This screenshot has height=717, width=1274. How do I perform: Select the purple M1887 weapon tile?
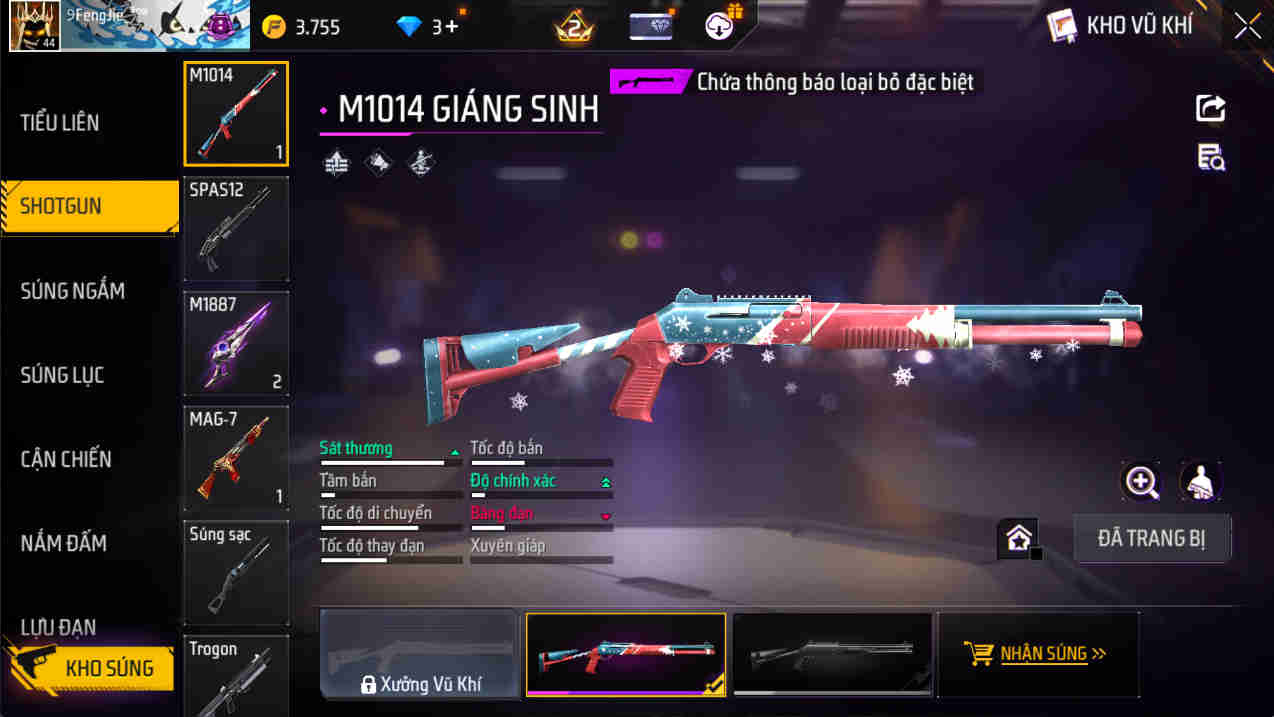pyautogui.click(x=236, y=343)
